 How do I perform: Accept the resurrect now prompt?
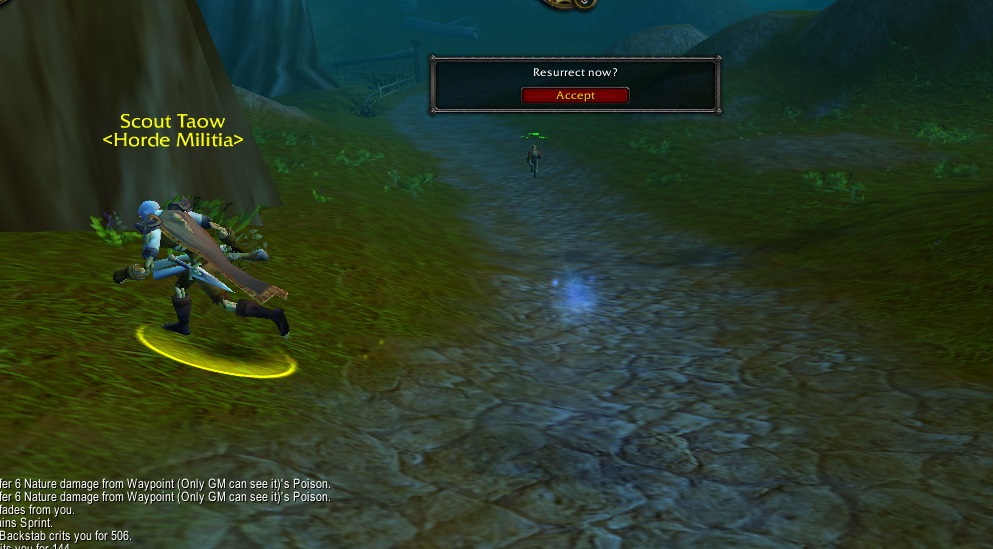575,96
